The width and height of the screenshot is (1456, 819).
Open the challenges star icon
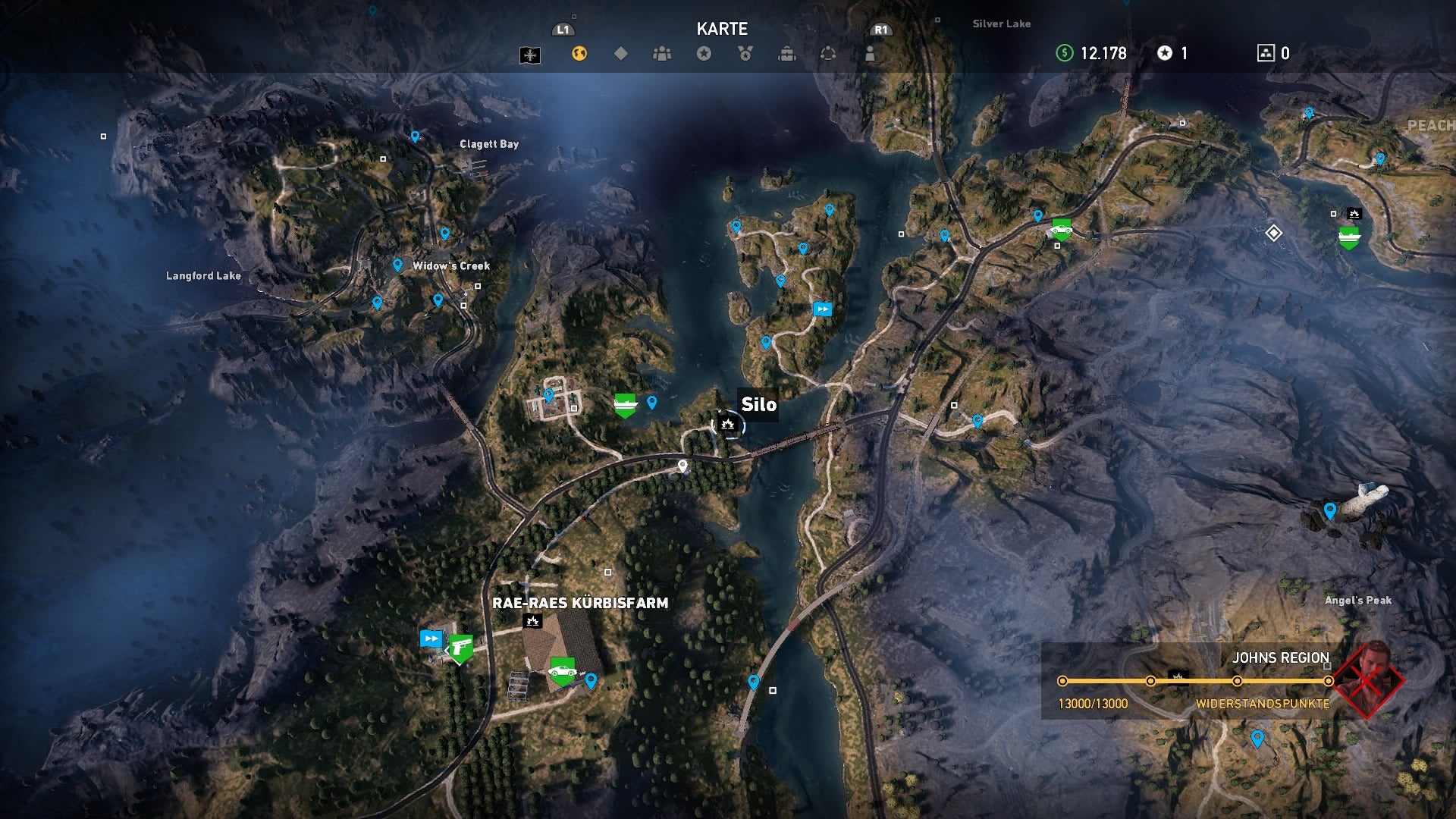click(x=701, y=54)
